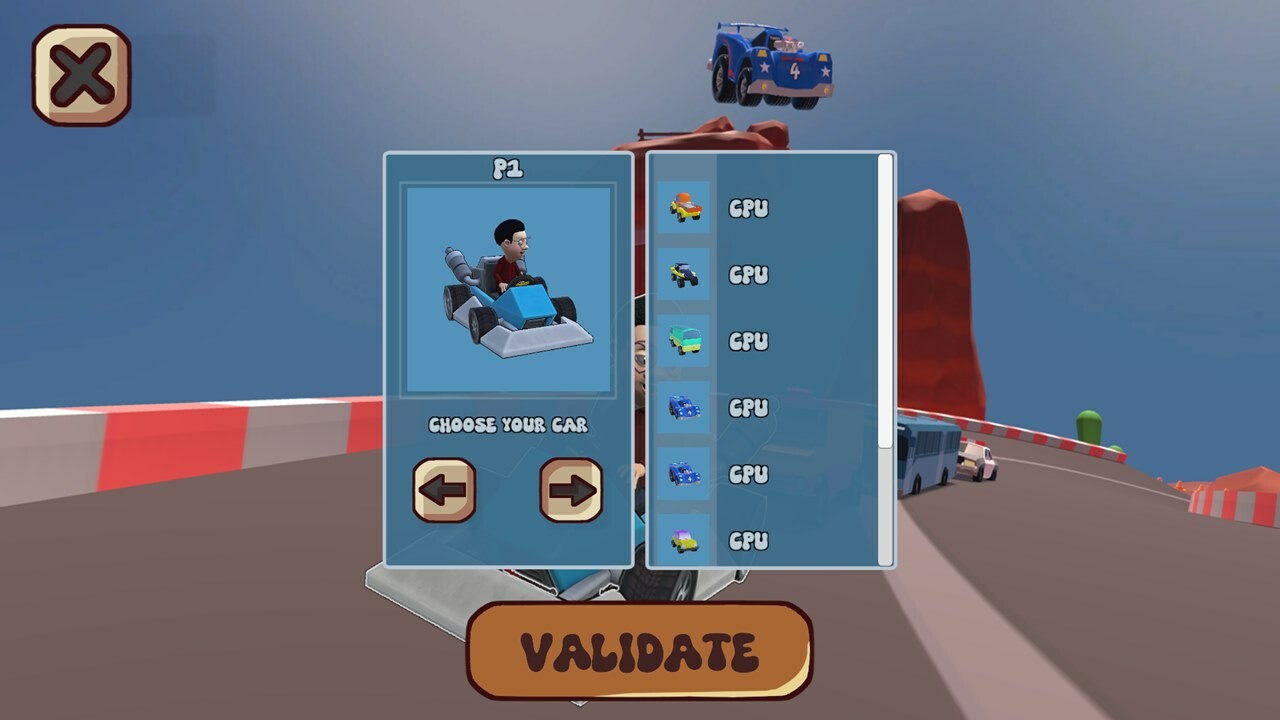
Task: Pick the yellow car with purple roof
Action: click(685, 539)
